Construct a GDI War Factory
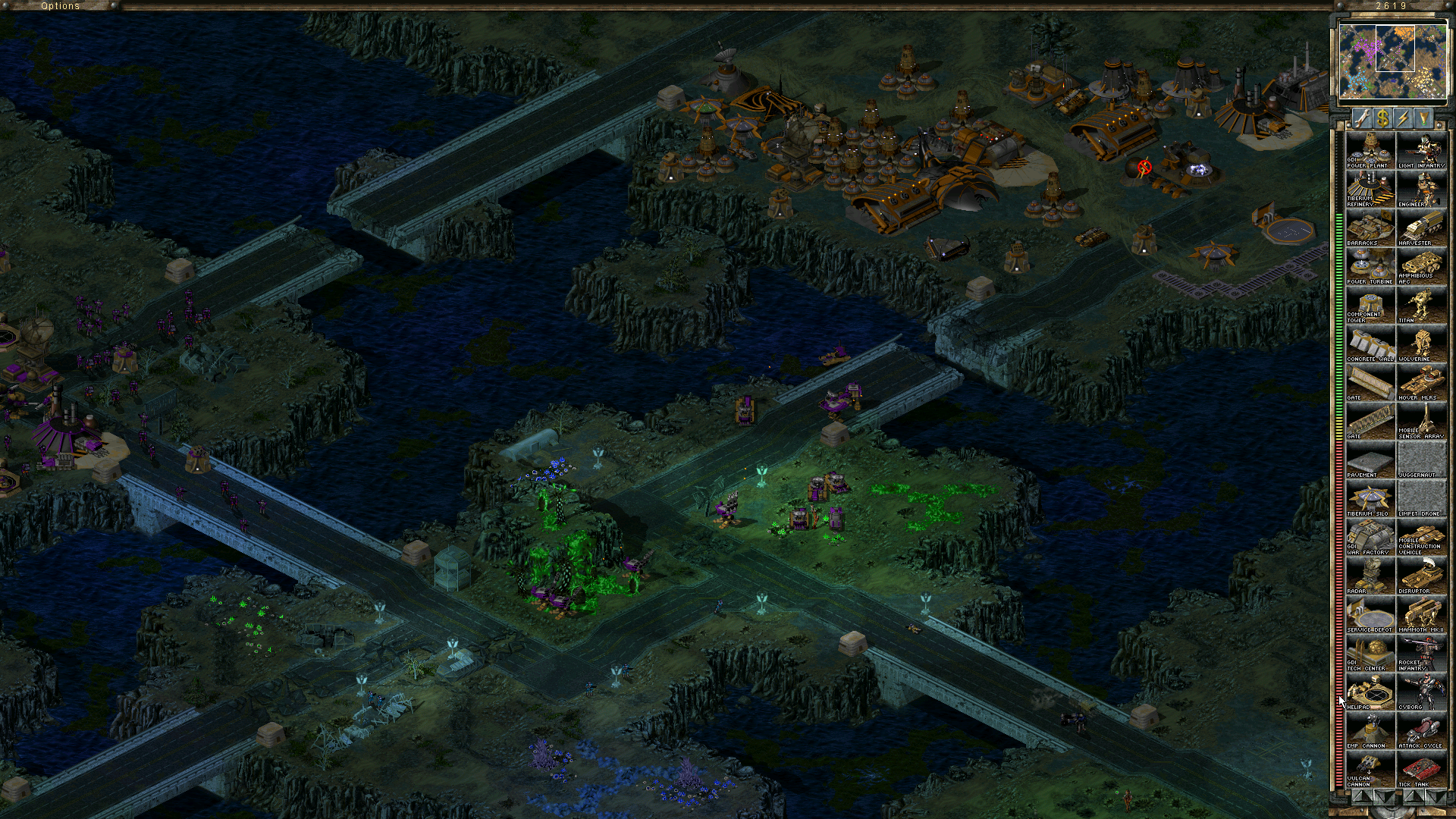The width and height of the screenshot is (1456, 819). [x=1370, y=537]
